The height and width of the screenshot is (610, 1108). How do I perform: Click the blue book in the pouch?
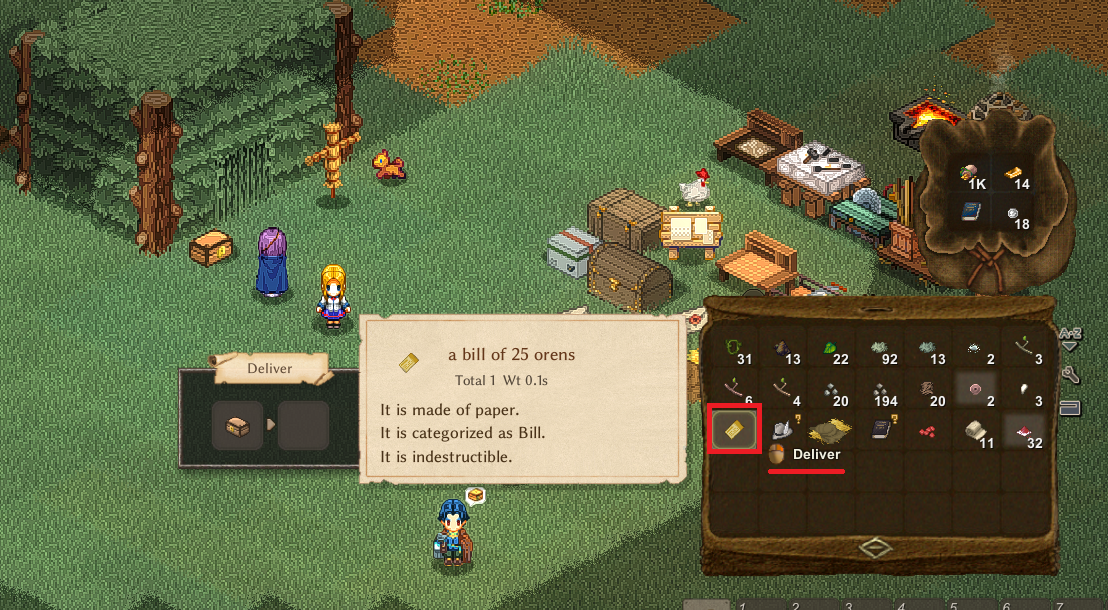[x=970, y=211]
